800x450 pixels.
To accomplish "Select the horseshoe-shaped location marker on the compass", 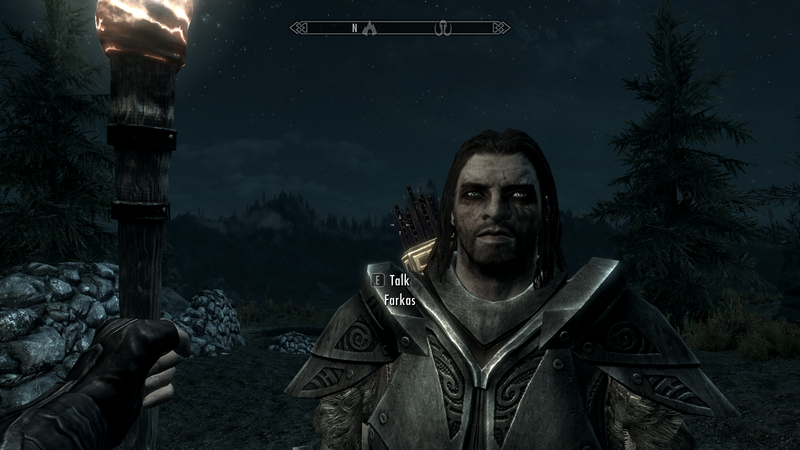I will pos(442,28).
